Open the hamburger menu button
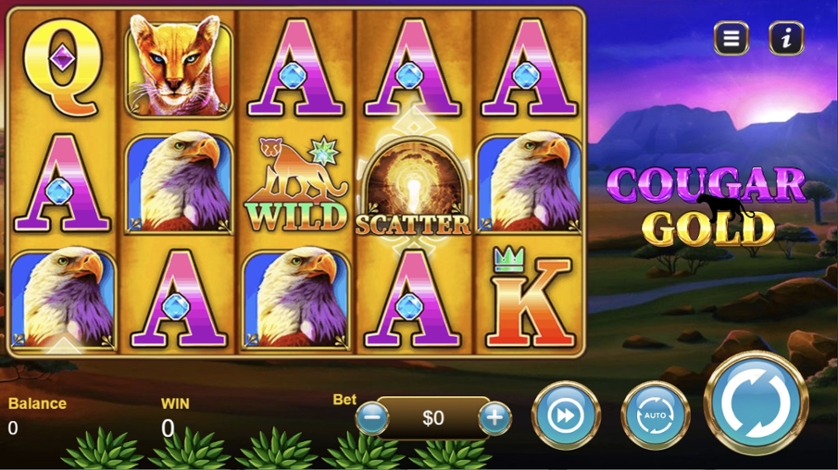The width and height of the screenshot is (838, 470). 731,39
